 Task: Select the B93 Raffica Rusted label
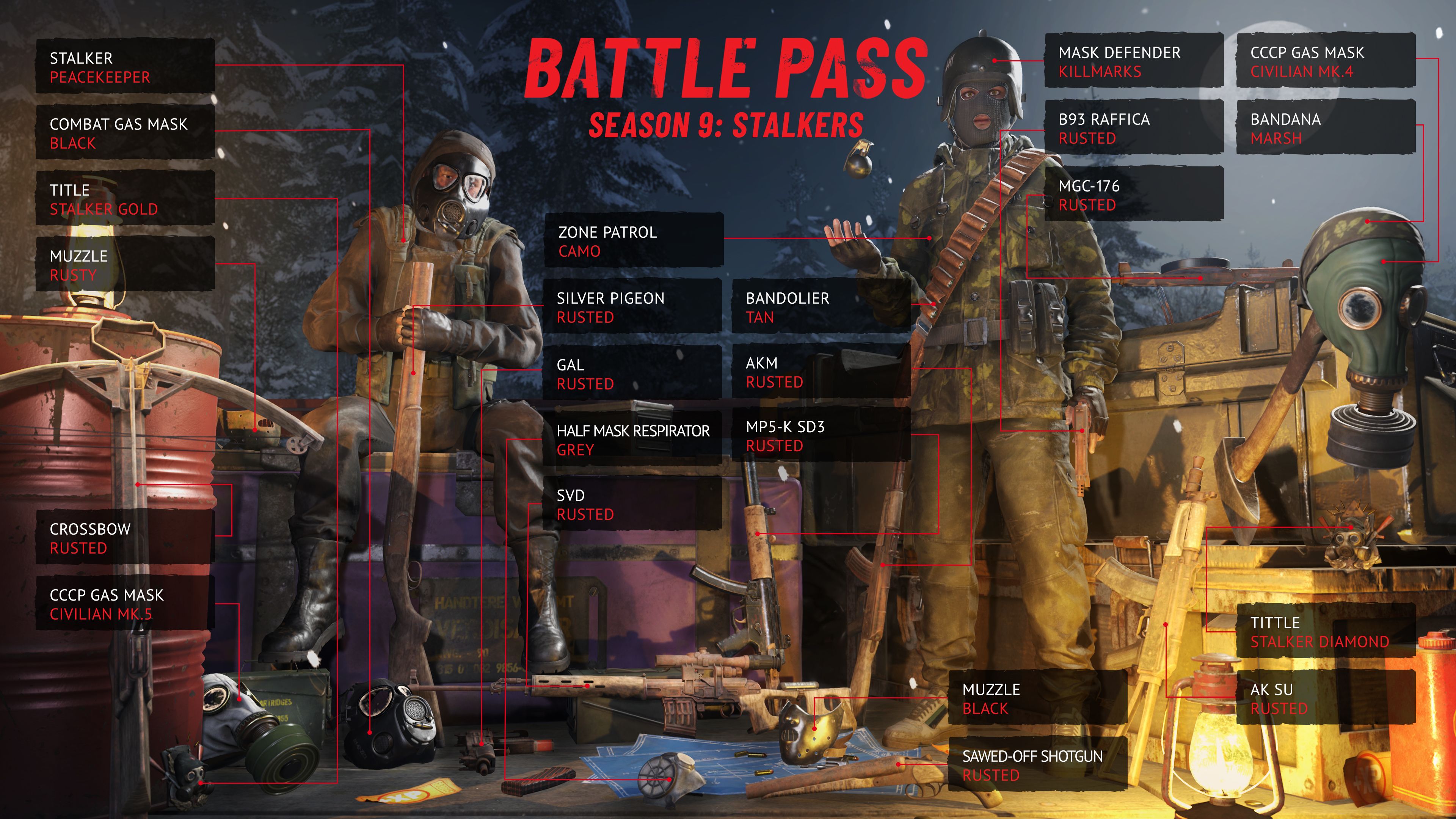(1133, 128)
